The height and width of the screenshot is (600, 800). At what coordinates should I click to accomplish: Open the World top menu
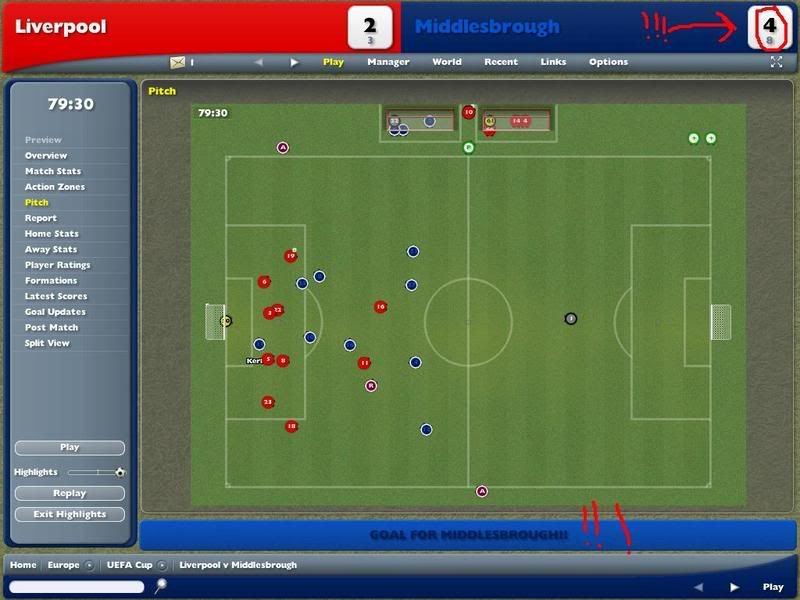(x=447, y=62)
